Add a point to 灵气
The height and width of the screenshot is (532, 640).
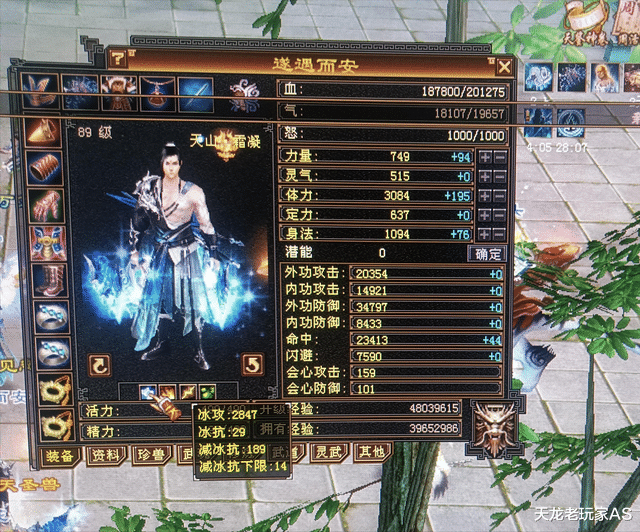485,176
